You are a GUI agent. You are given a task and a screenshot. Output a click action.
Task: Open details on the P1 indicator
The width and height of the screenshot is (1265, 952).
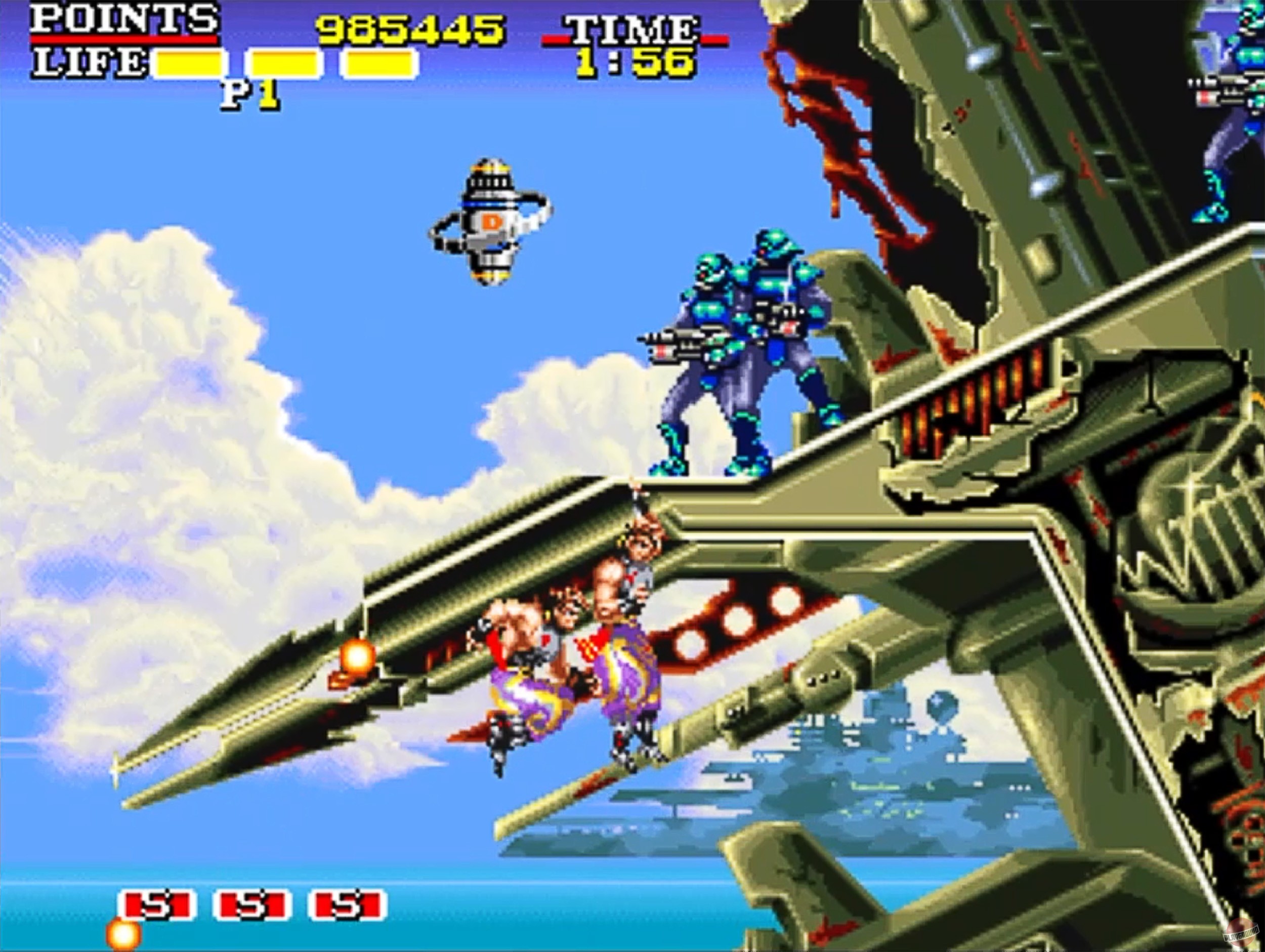[250, 92]
